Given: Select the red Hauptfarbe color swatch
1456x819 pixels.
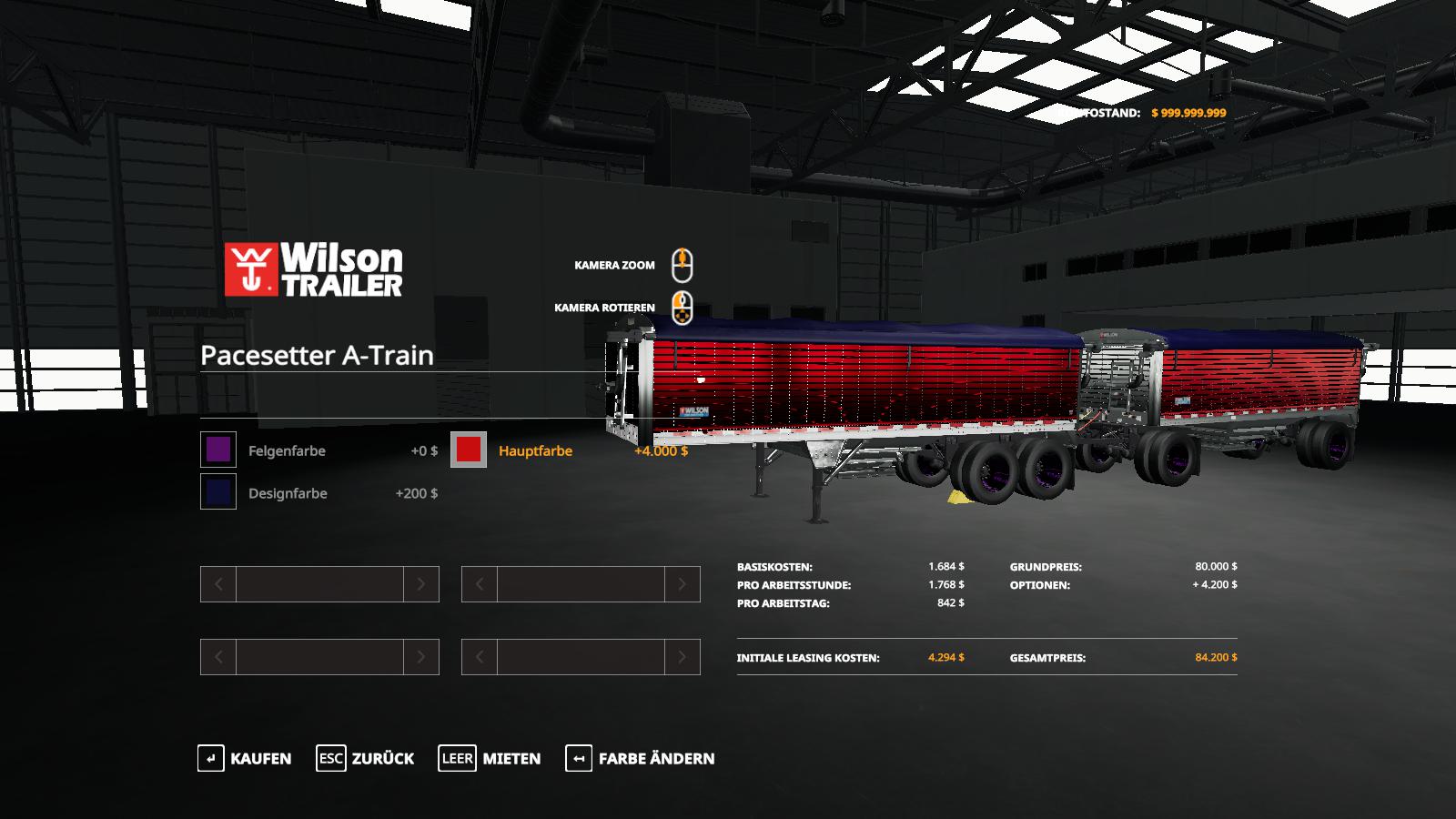Looking at the screenshot, I should point(469,450).
